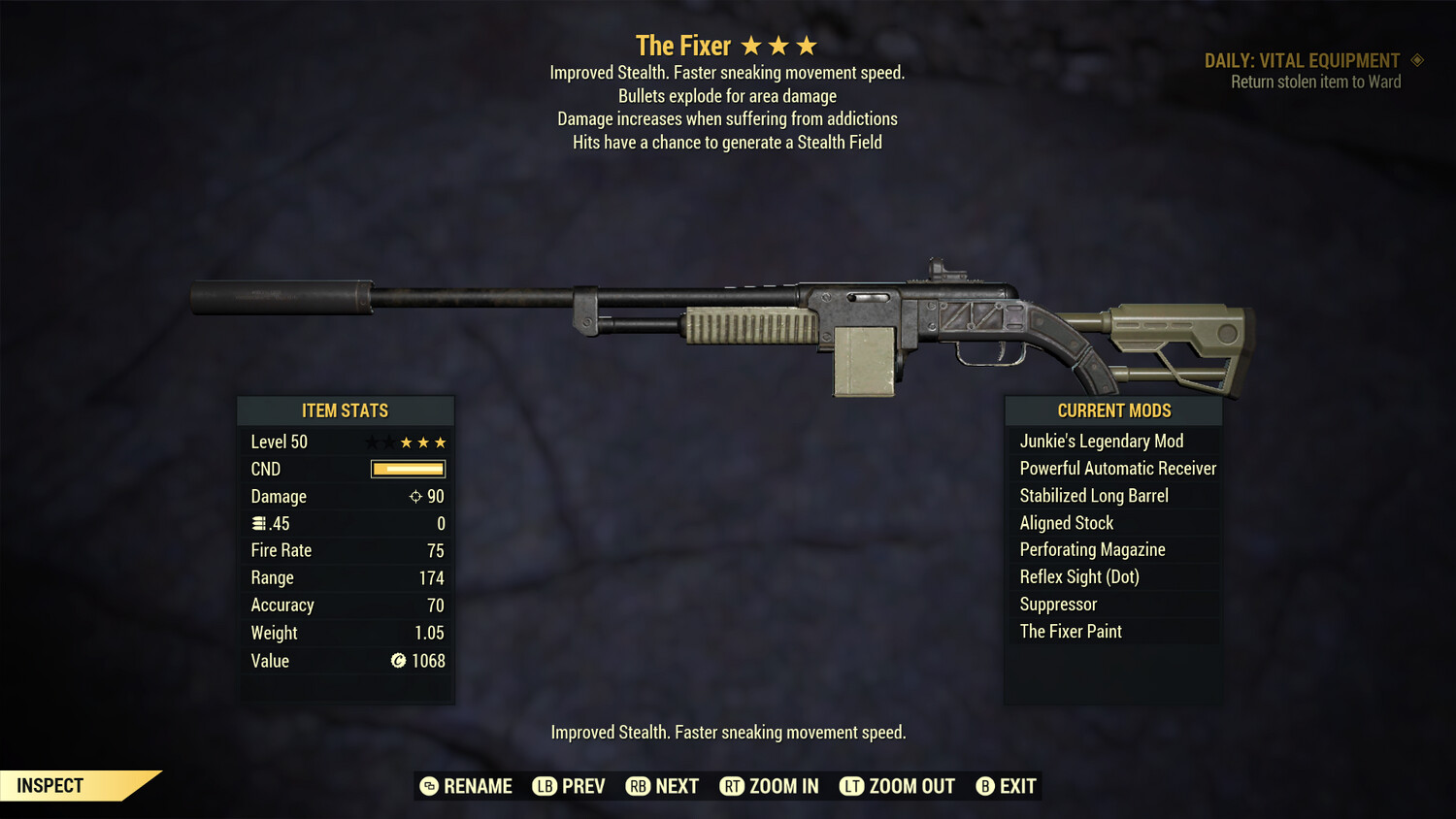Click the LB controller icon before PREV

[546, 786]
